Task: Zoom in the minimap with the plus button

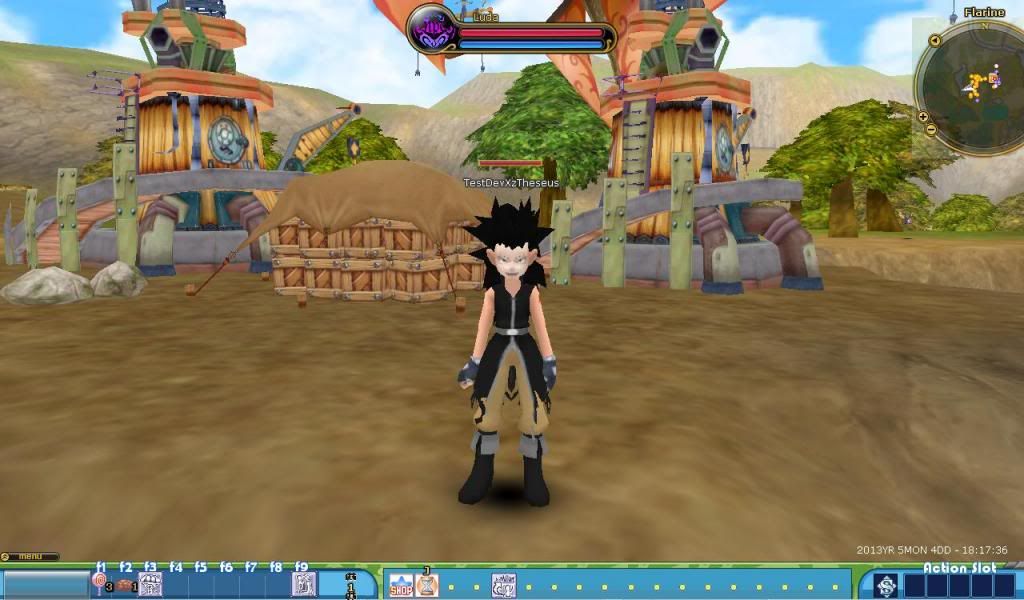Action: [x=923, y=117]
